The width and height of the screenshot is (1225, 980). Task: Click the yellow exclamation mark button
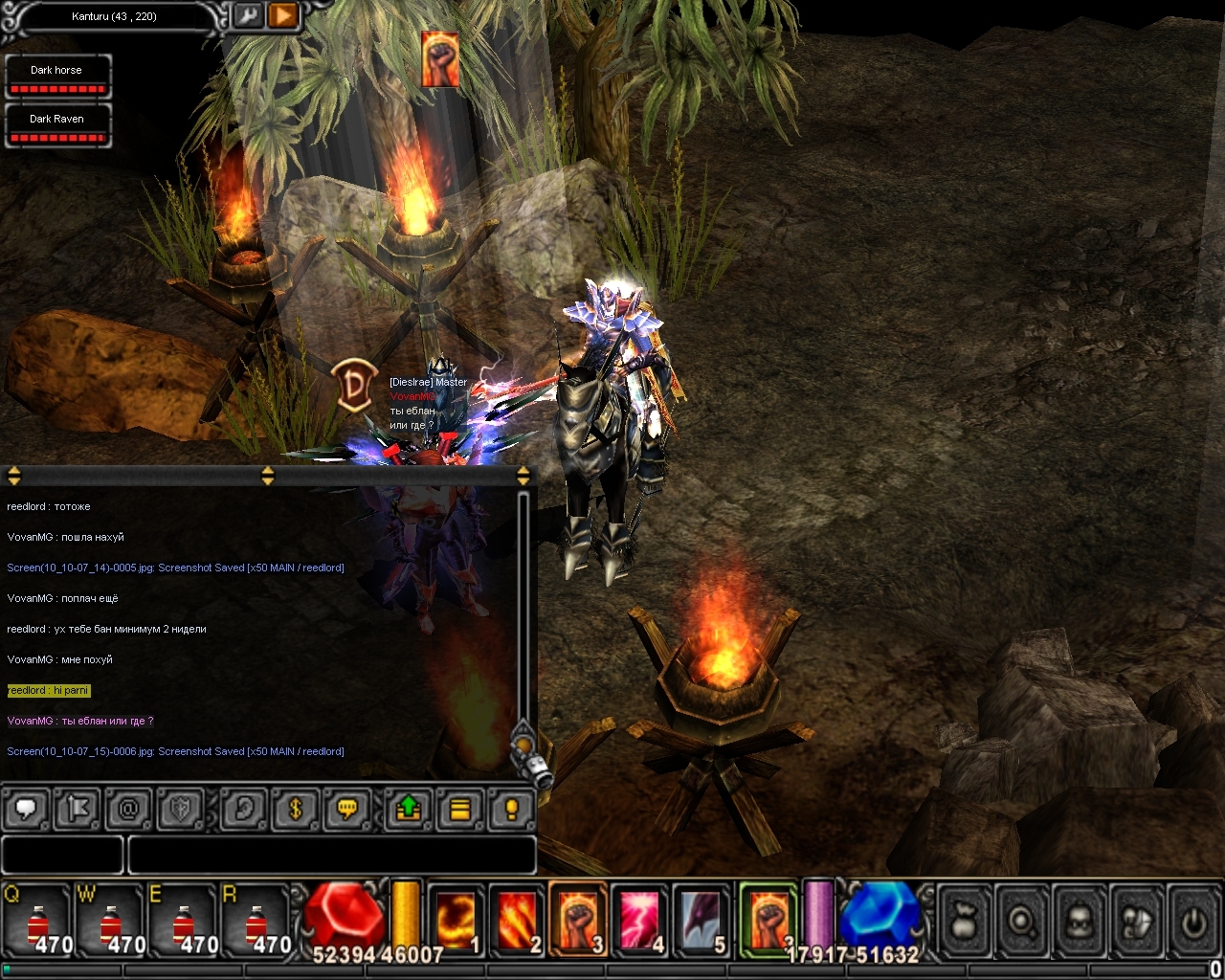[x=511, y=810]
